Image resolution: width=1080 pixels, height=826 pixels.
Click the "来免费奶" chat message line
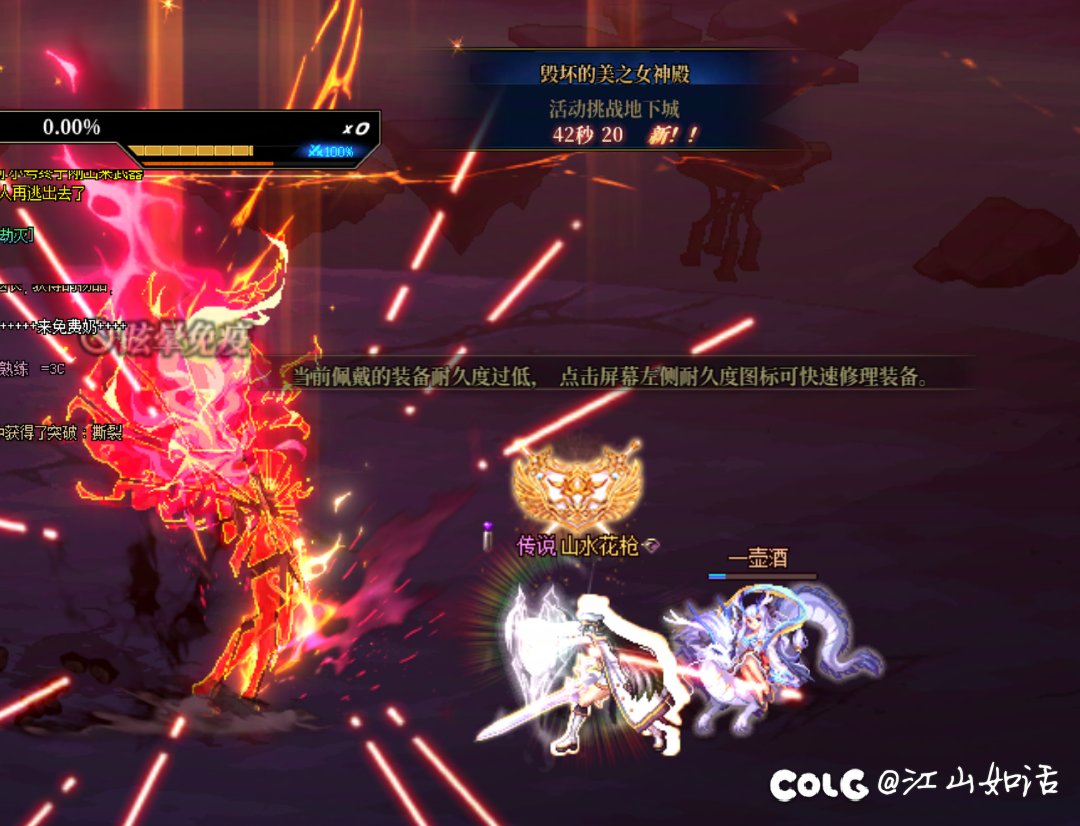(x=64, y=327)
